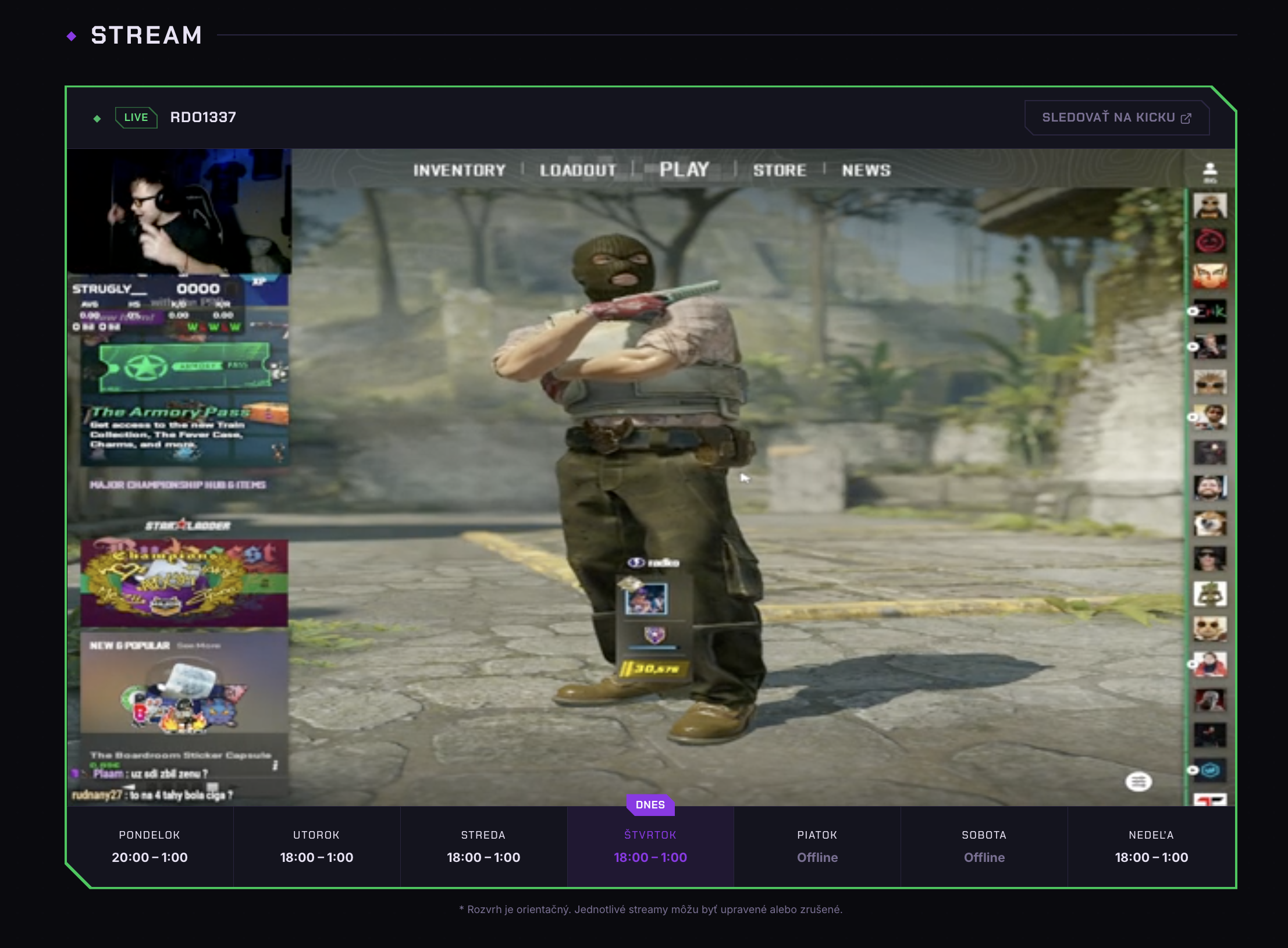The width and height of the screenshot is (1288, 948).
Task: Switch to the LOADOUT tab
Action: point(578,170)
